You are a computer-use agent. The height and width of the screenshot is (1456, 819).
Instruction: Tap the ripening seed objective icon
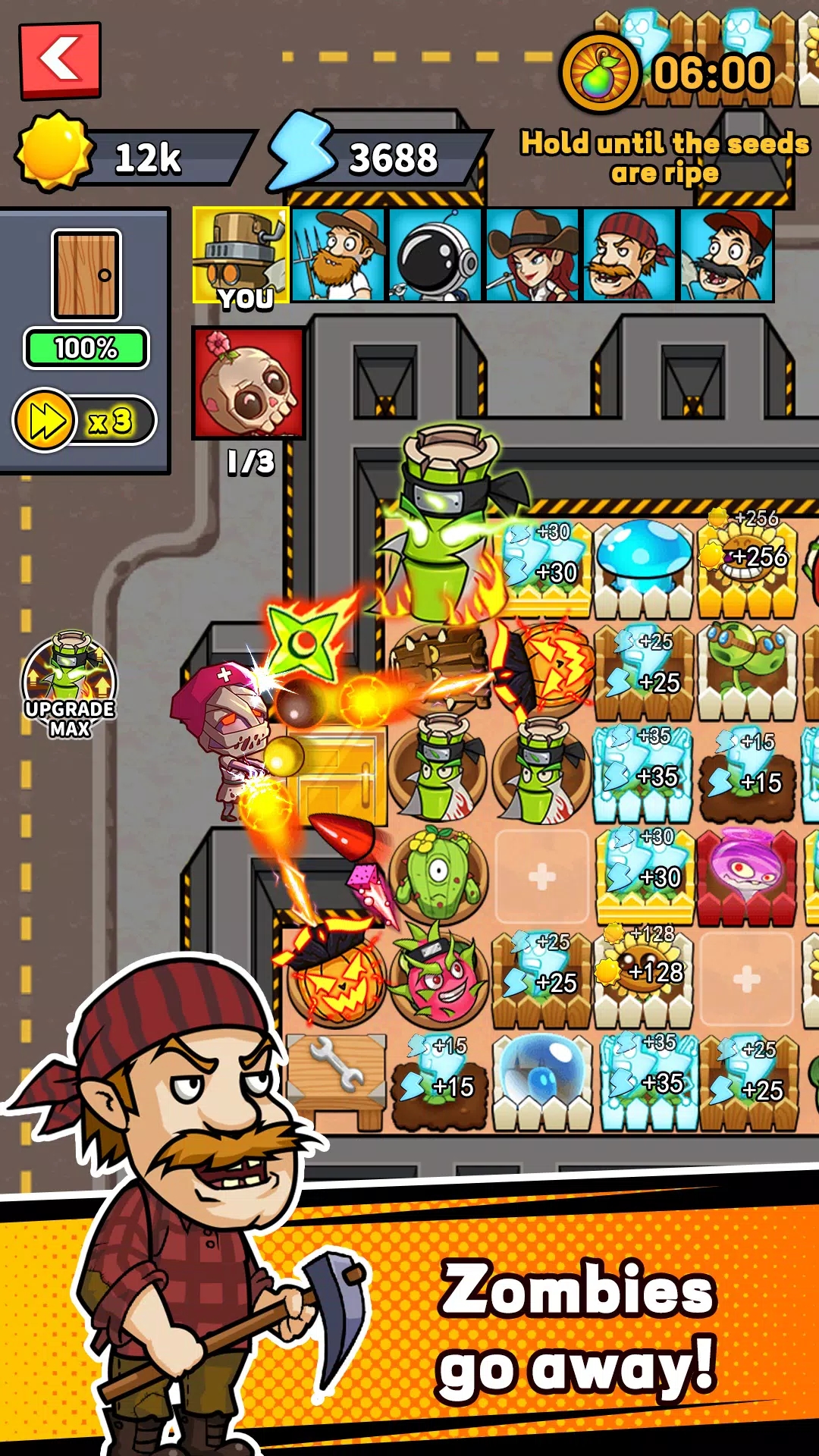point(599,74)
